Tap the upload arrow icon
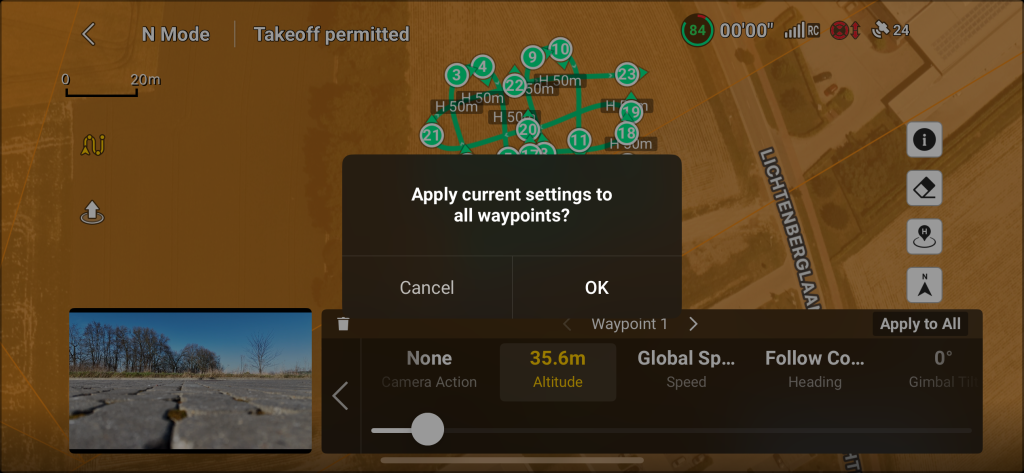 point(92,212)
